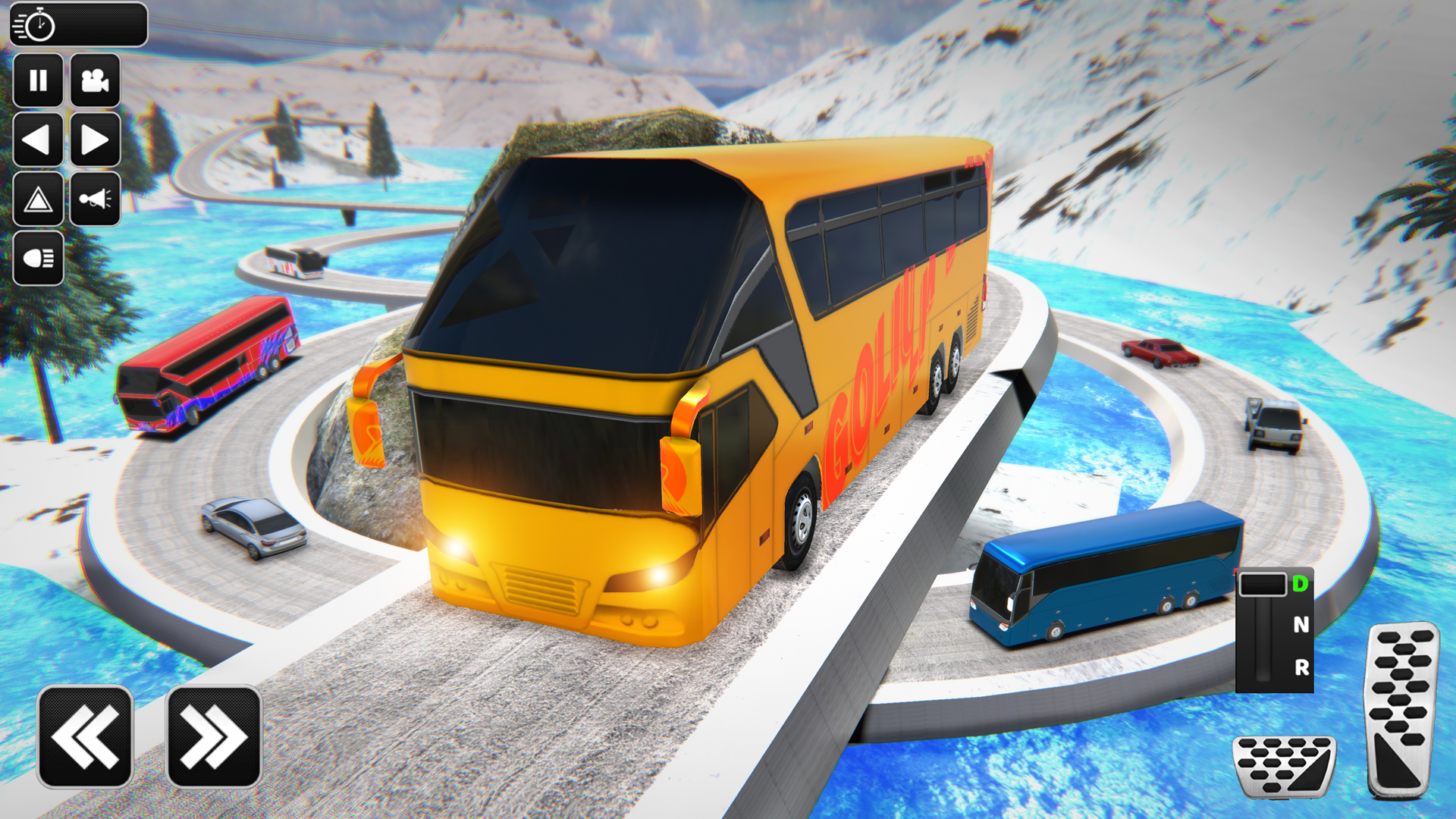Image resolution: width=1456 pixels, height=819 pixels.
Task: Shift the gear selector to D
Action: (1301, 584)
